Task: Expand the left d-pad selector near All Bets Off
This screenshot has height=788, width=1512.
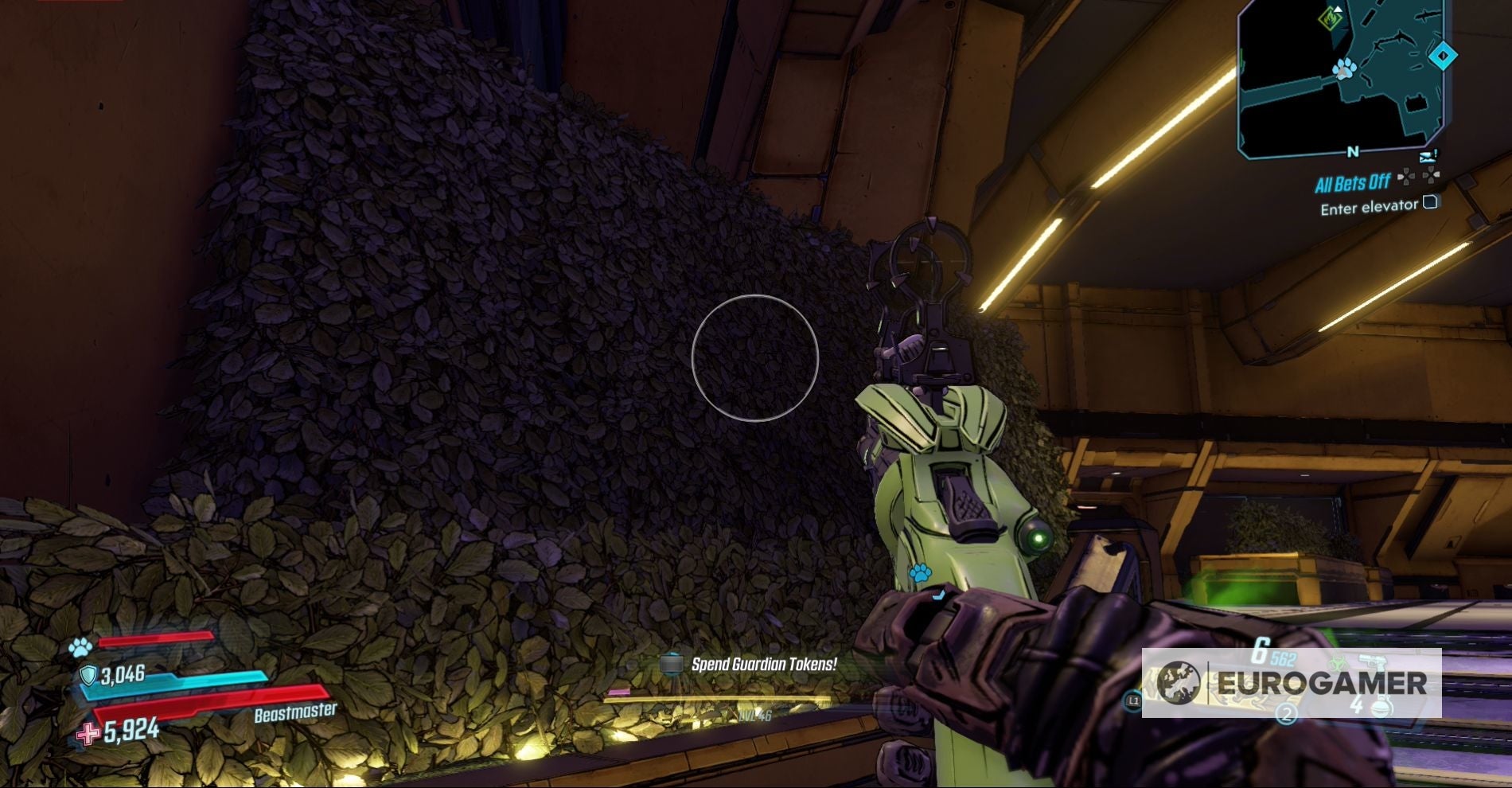Action: coord(1405,177)
